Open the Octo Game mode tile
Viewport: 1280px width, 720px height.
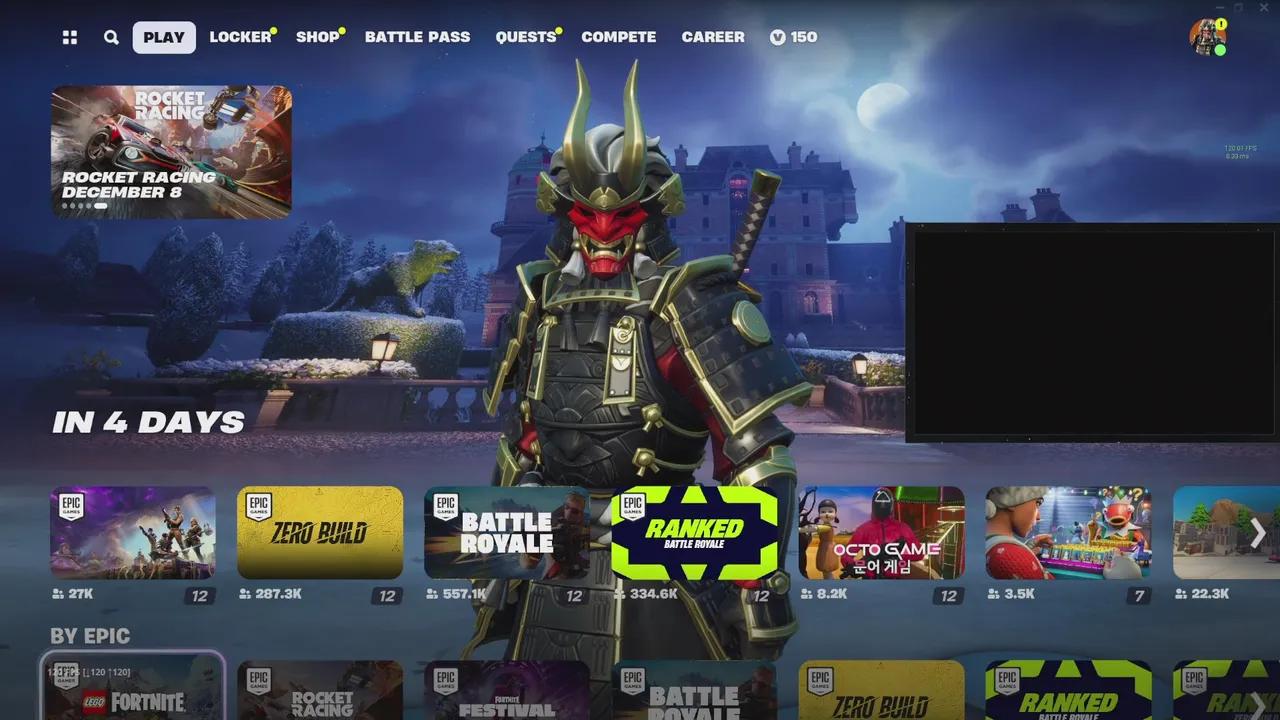[x=881, y=532]
